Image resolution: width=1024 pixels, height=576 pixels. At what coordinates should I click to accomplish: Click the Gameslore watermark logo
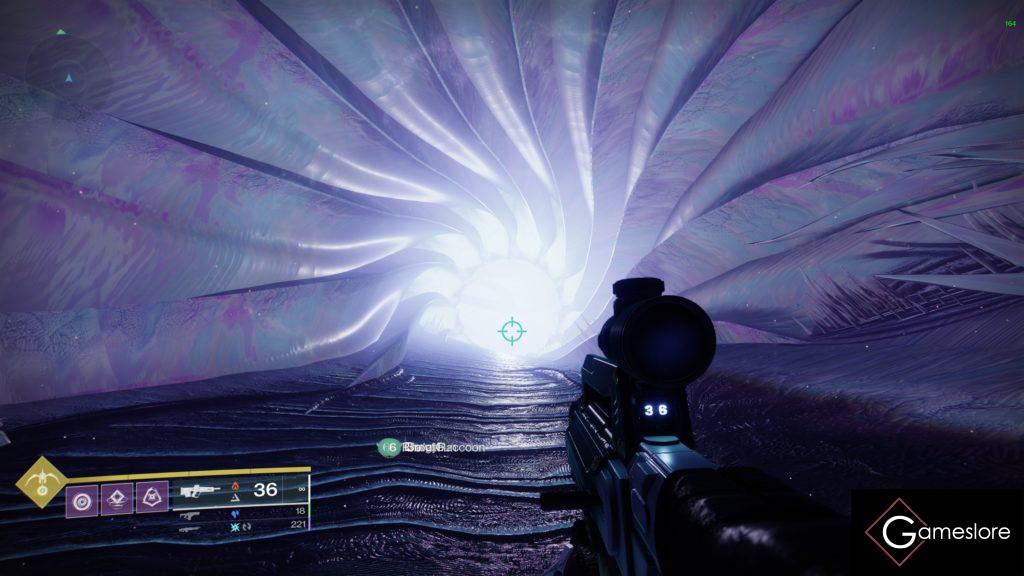tap(936, 532)
